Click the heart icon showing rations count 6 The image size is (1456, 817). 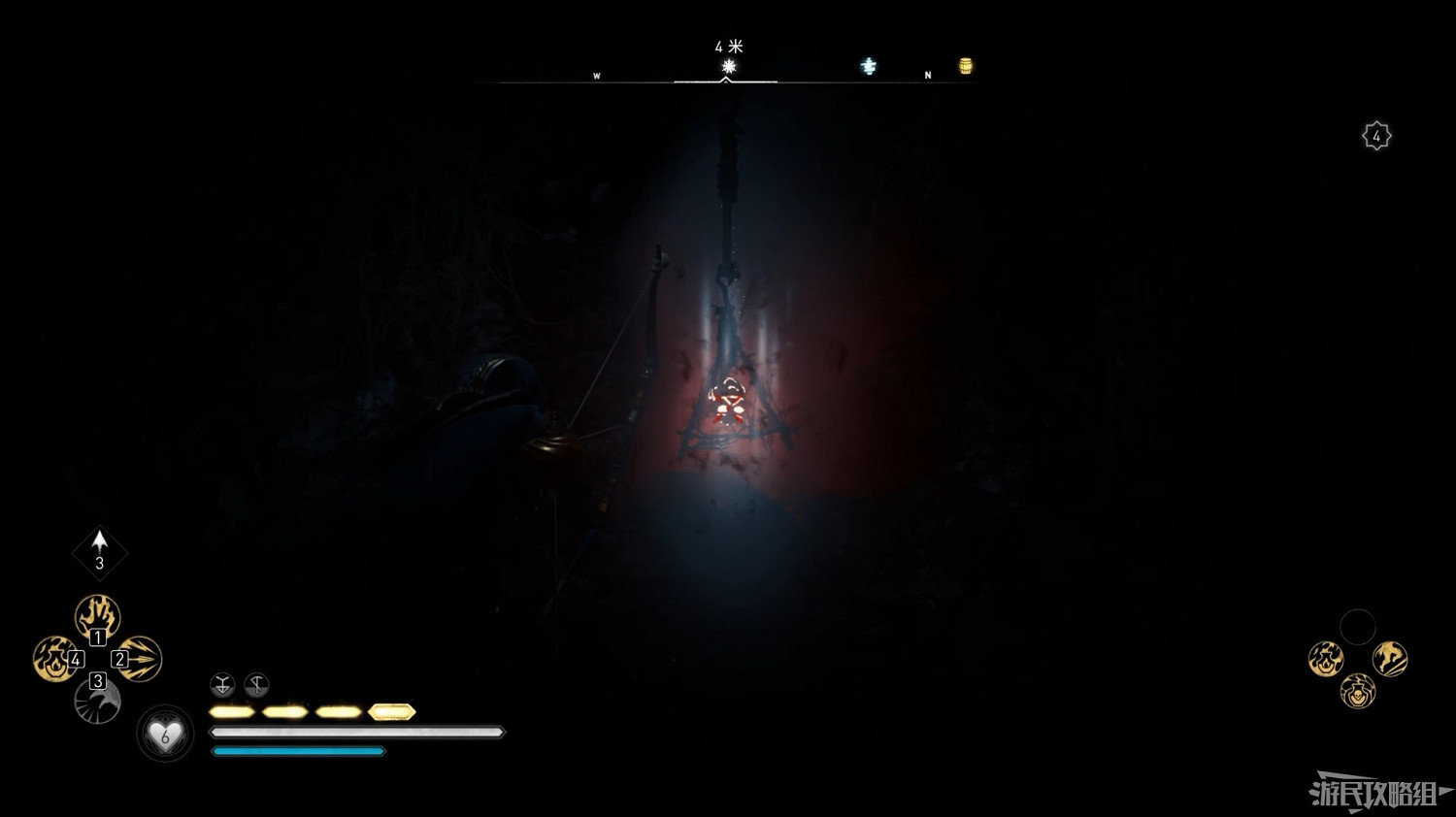(x=165, y=735)
